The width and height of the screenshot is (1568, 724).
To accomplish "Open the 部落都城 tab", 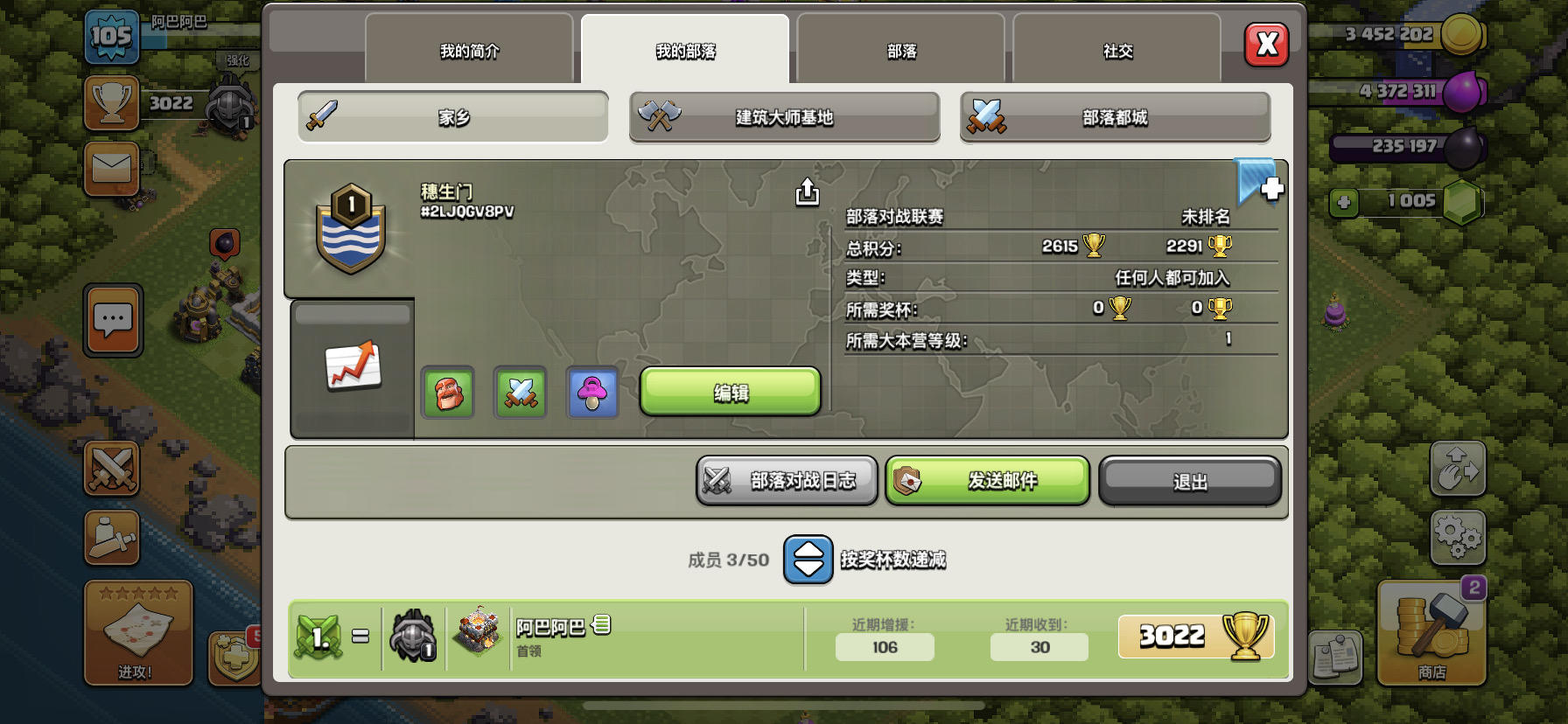I will pos(1115,117).
